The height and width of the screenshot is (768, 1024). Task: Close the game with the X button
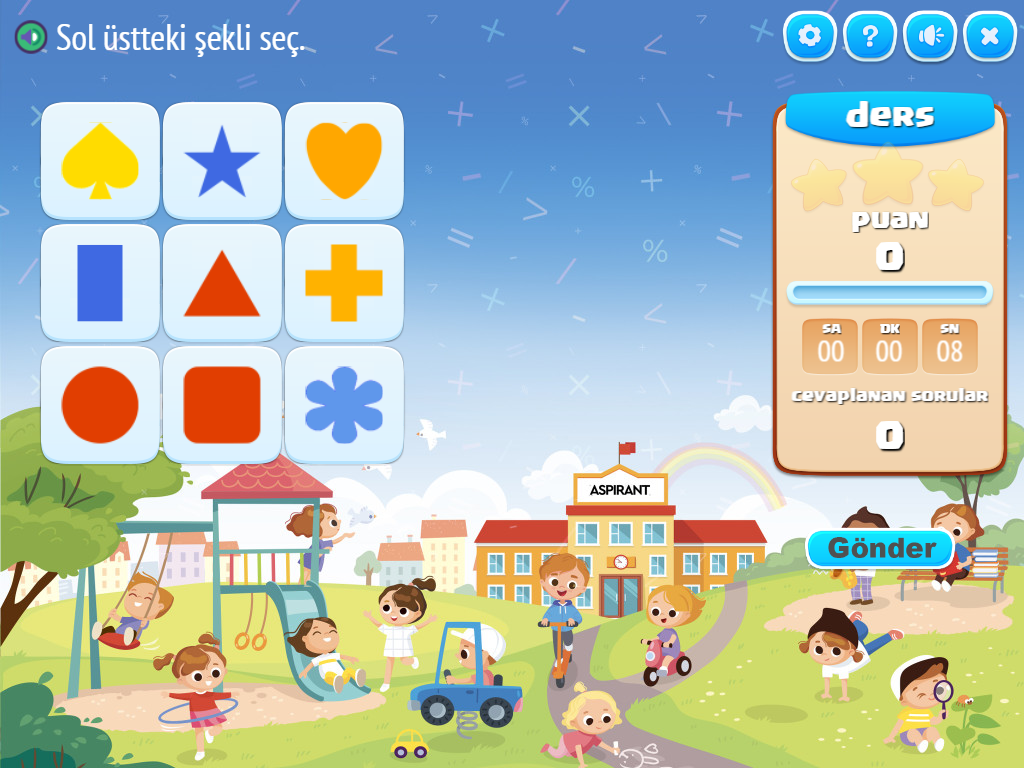[x=990, y=37]
